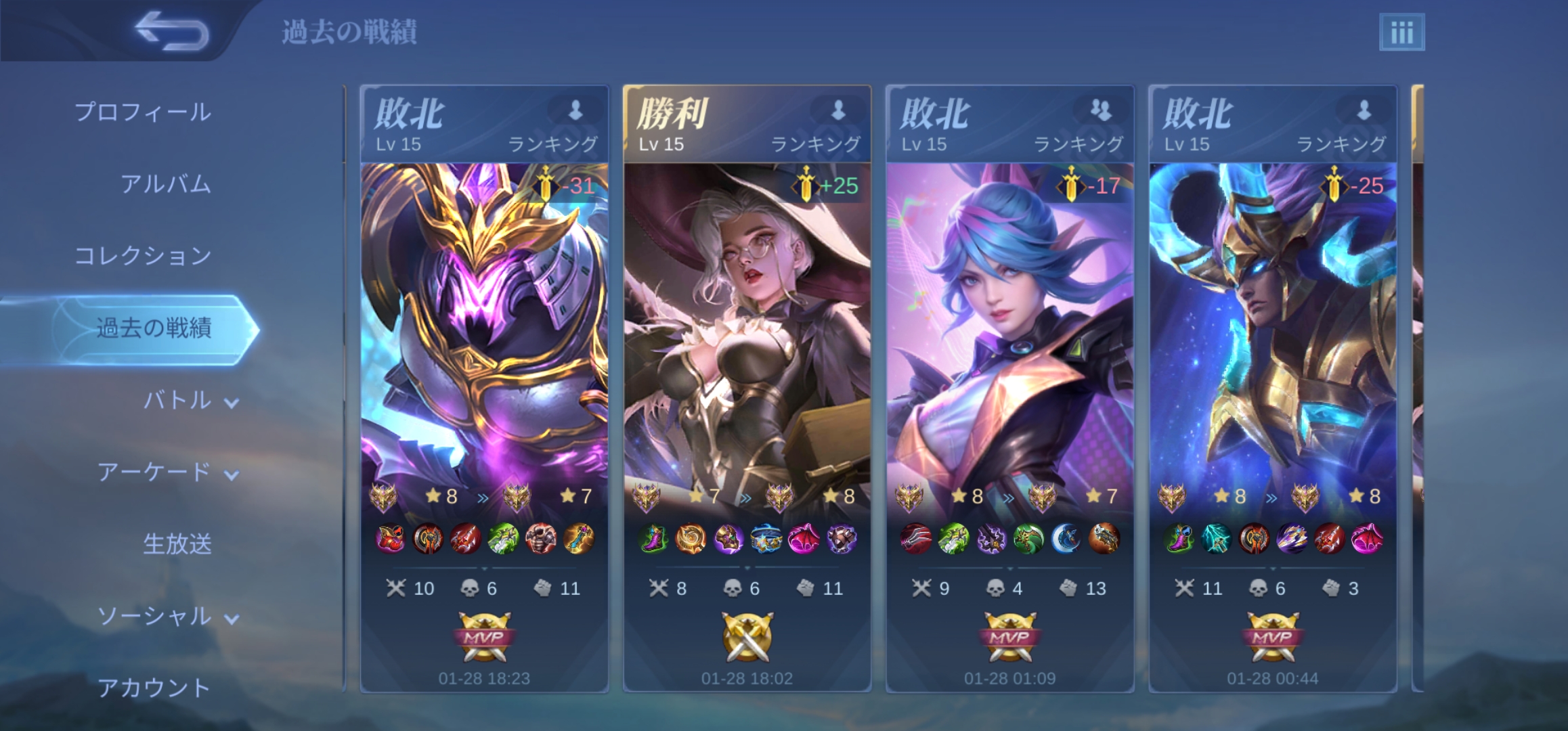Screen dimensions: 1568x731
Task: Open the プロフィール tab
Action: [x=143, y=112]
